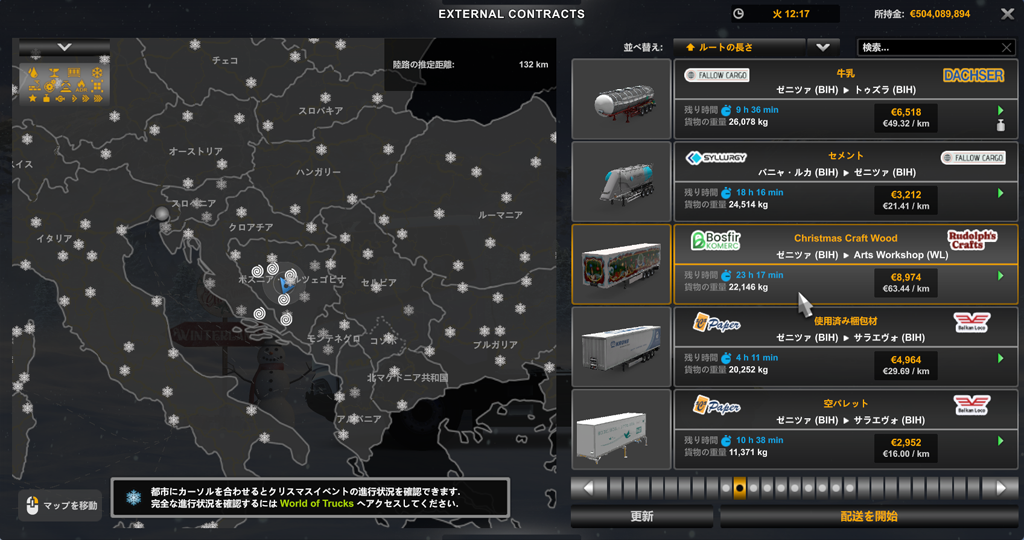Click the selected page dot in pager
Screen dimensions: 1024x540
tap(739, 488)
